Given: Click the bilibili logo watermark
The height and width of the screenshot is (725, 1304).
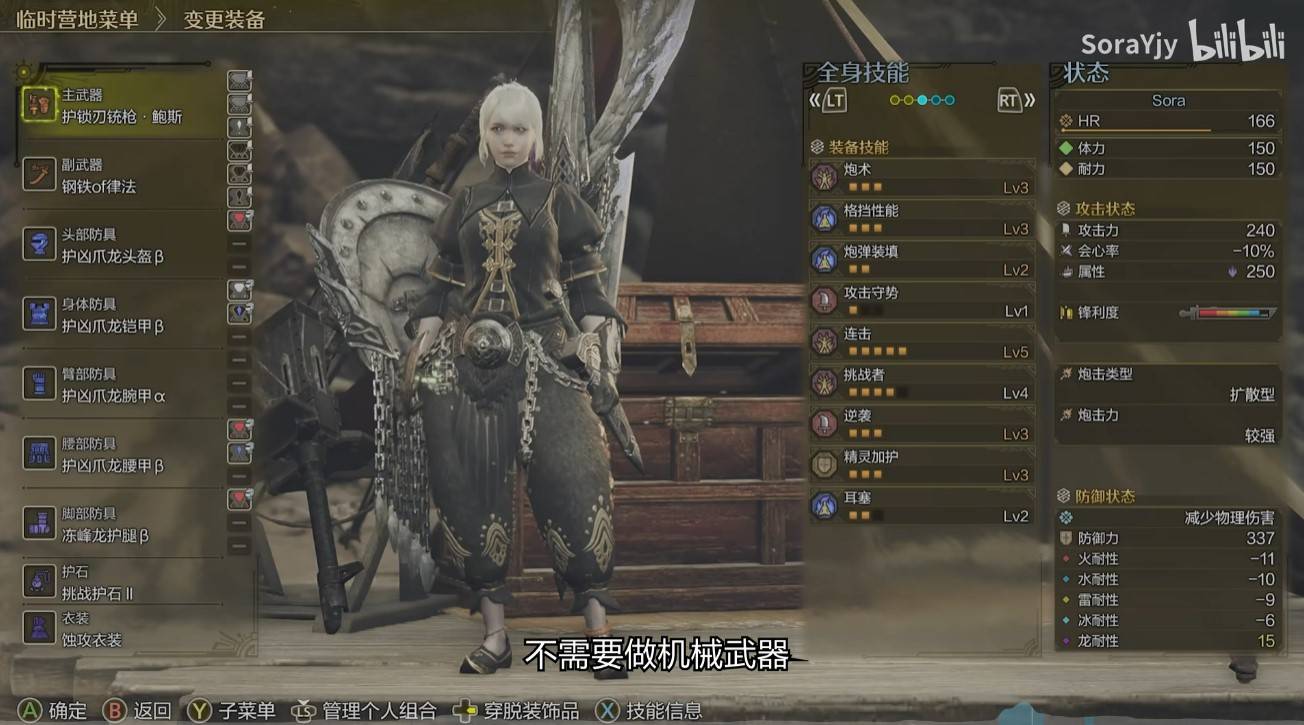Looking at the screenshot, I should point(1235,42).
